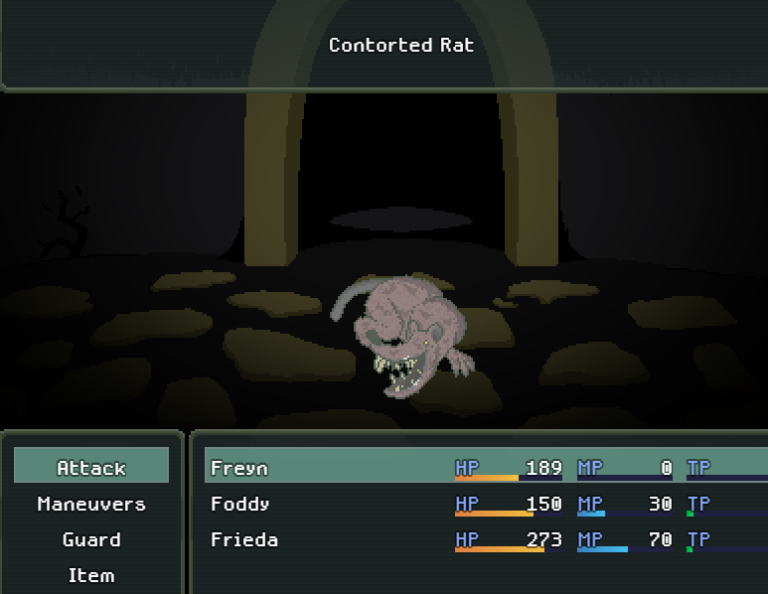Open the Item menu

point(91,575)
